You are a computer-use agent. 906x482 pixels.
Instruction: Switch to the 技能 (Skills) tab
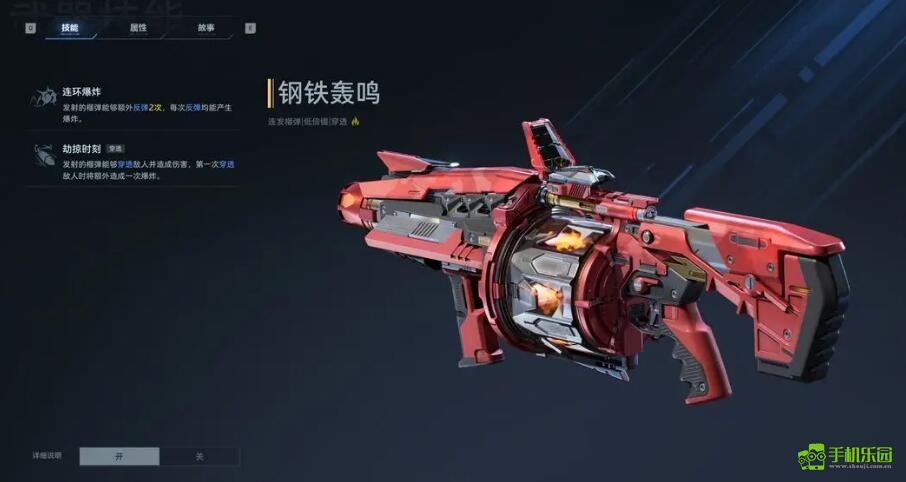[x=69, y=28]
